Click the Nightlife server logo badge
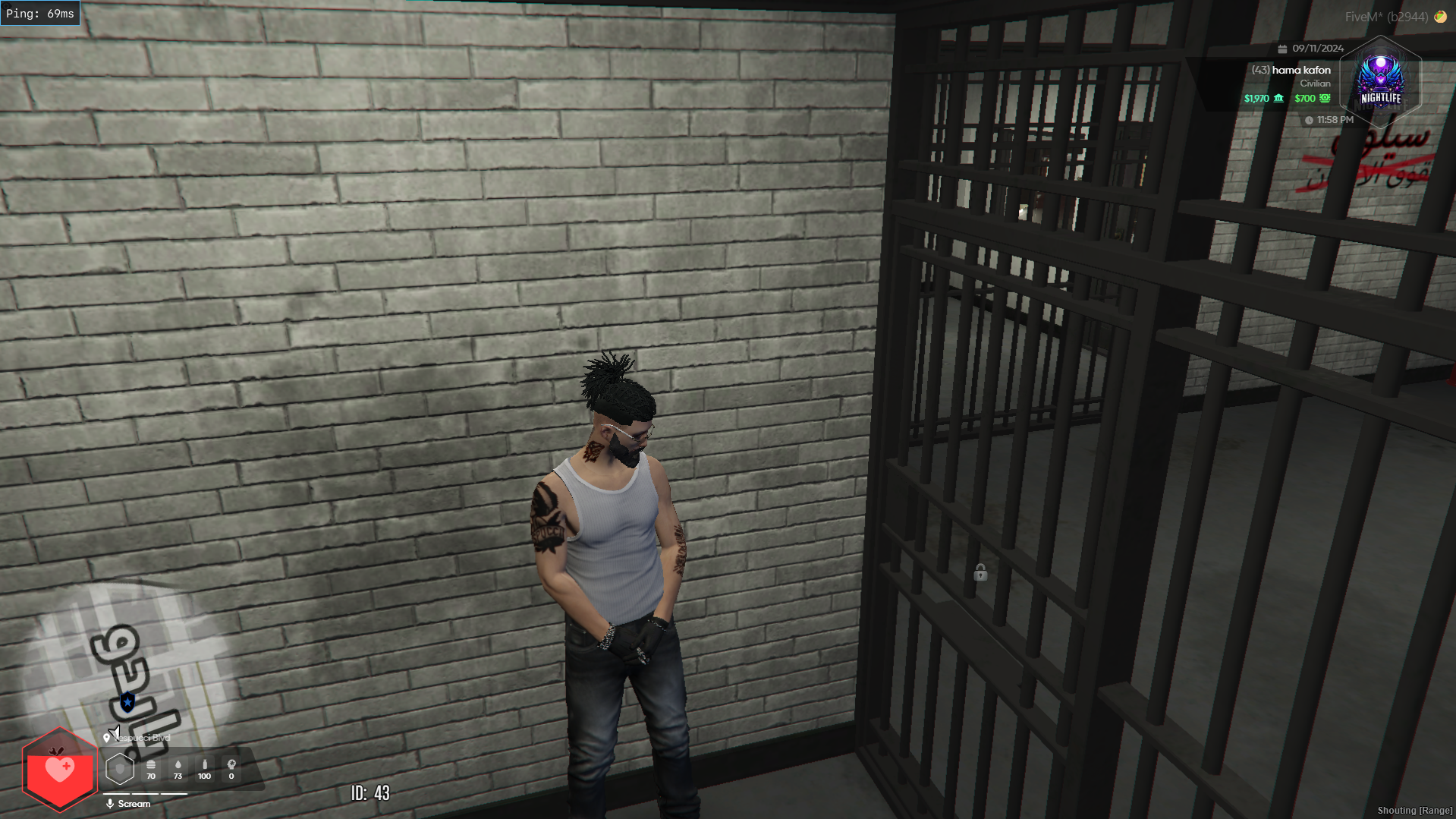 coord(1380,82)
